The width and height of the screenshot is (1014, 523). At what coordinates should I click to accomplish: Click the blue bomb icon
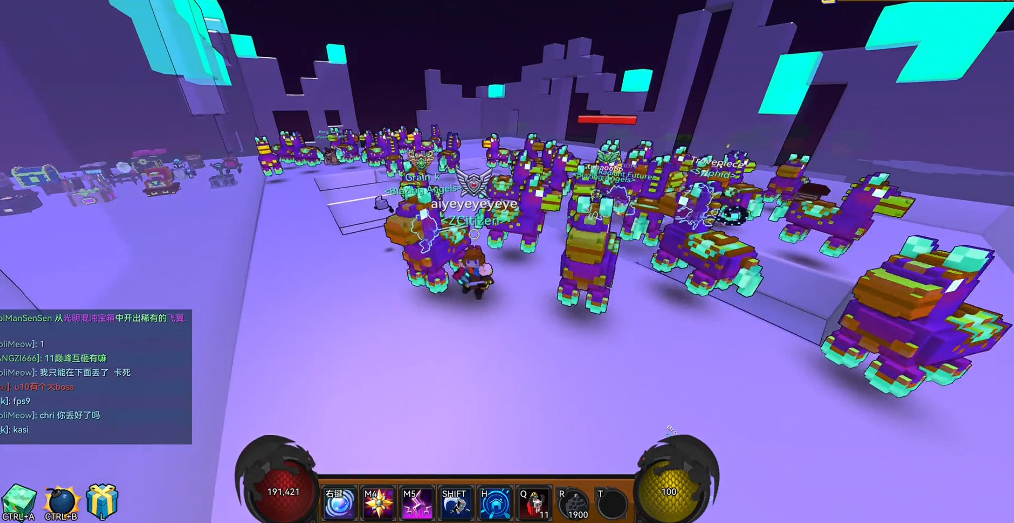[60, 499]
